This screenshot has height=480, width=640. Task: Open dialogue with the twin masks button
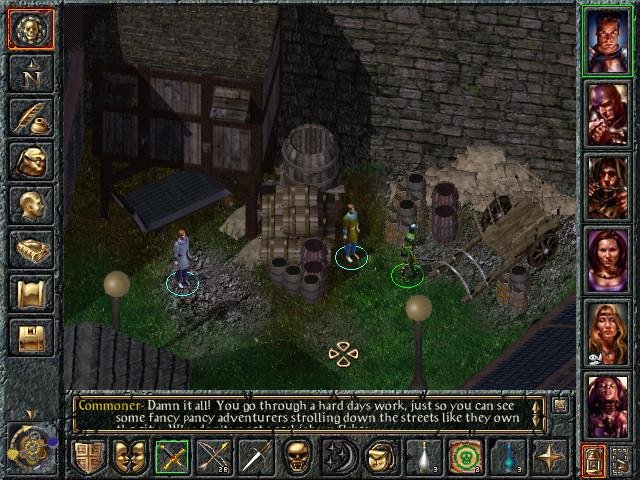click(130, 457)
